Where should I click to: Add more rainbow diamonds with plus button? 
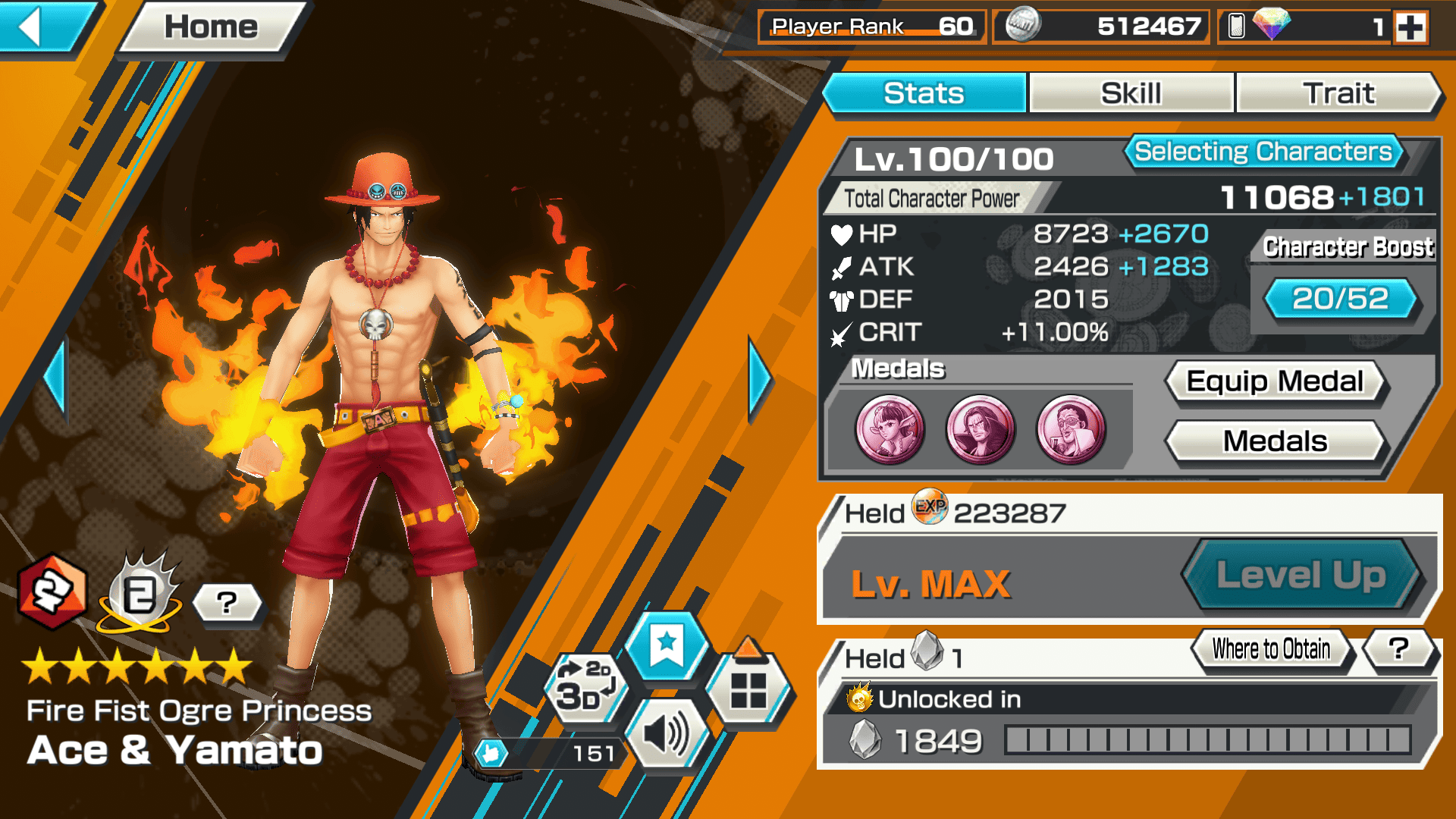(1410, 28)
